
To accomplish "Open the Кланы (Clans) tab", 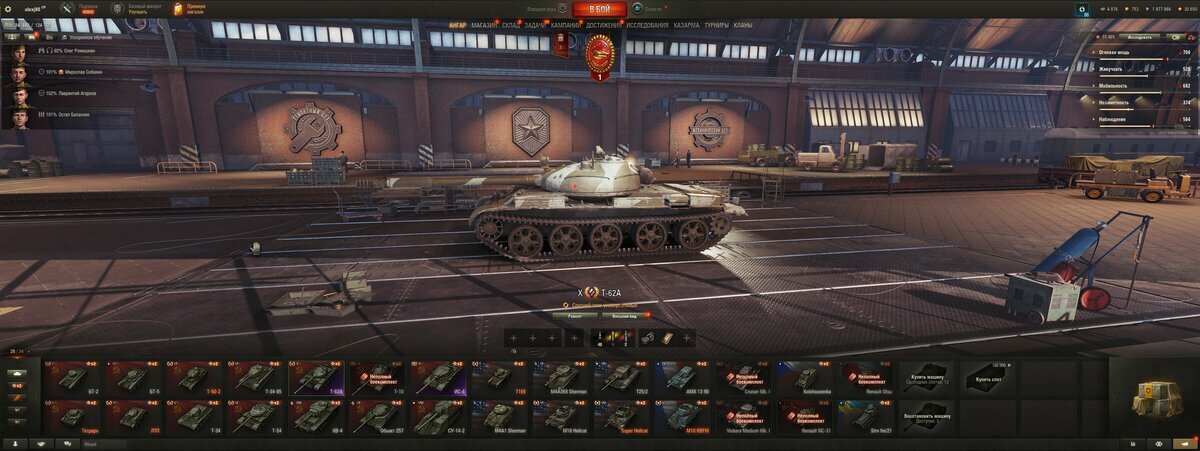I will [x=742, y=25].
